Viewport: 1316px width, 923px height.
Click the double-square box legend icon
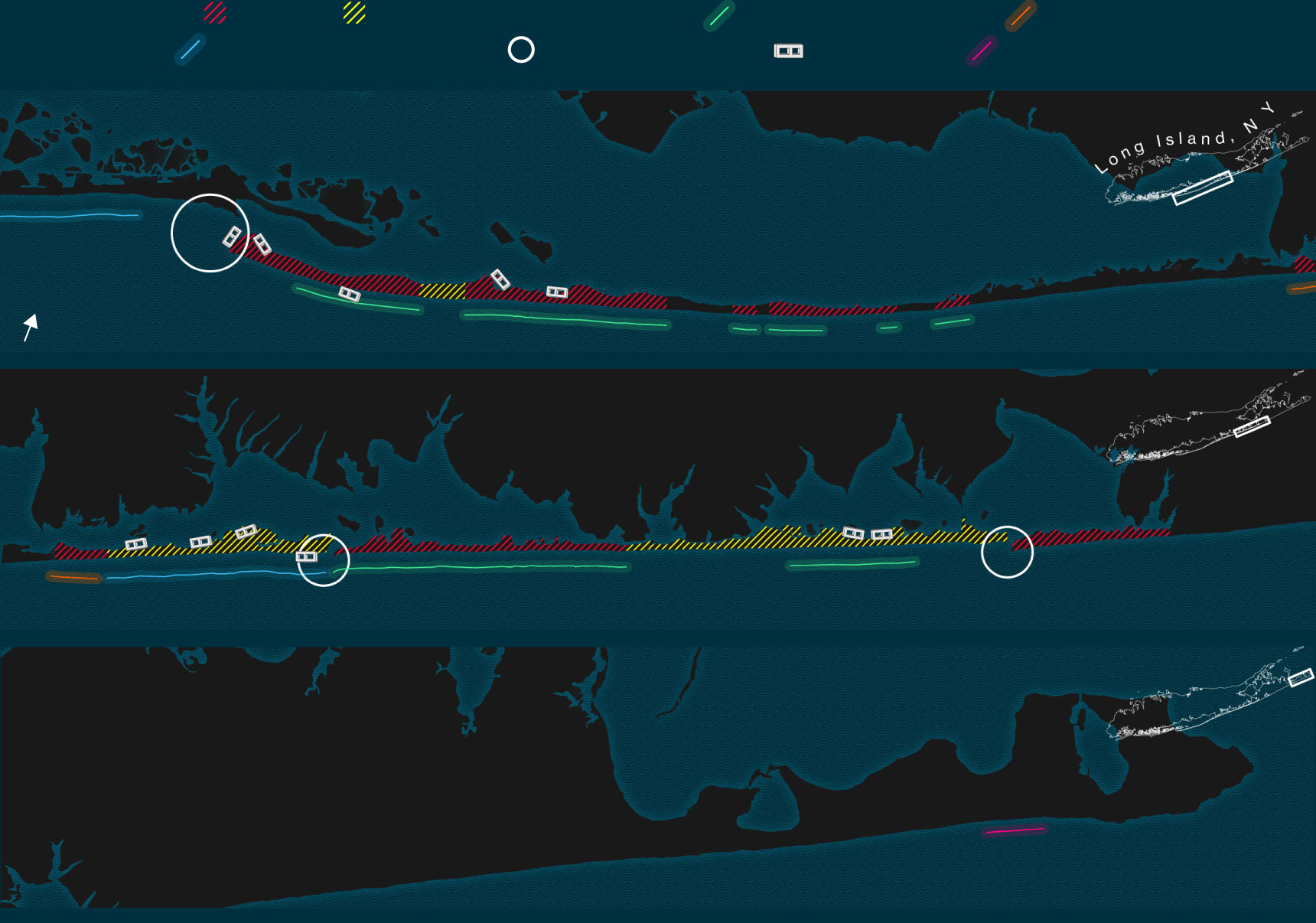click(x=788, y=51)
